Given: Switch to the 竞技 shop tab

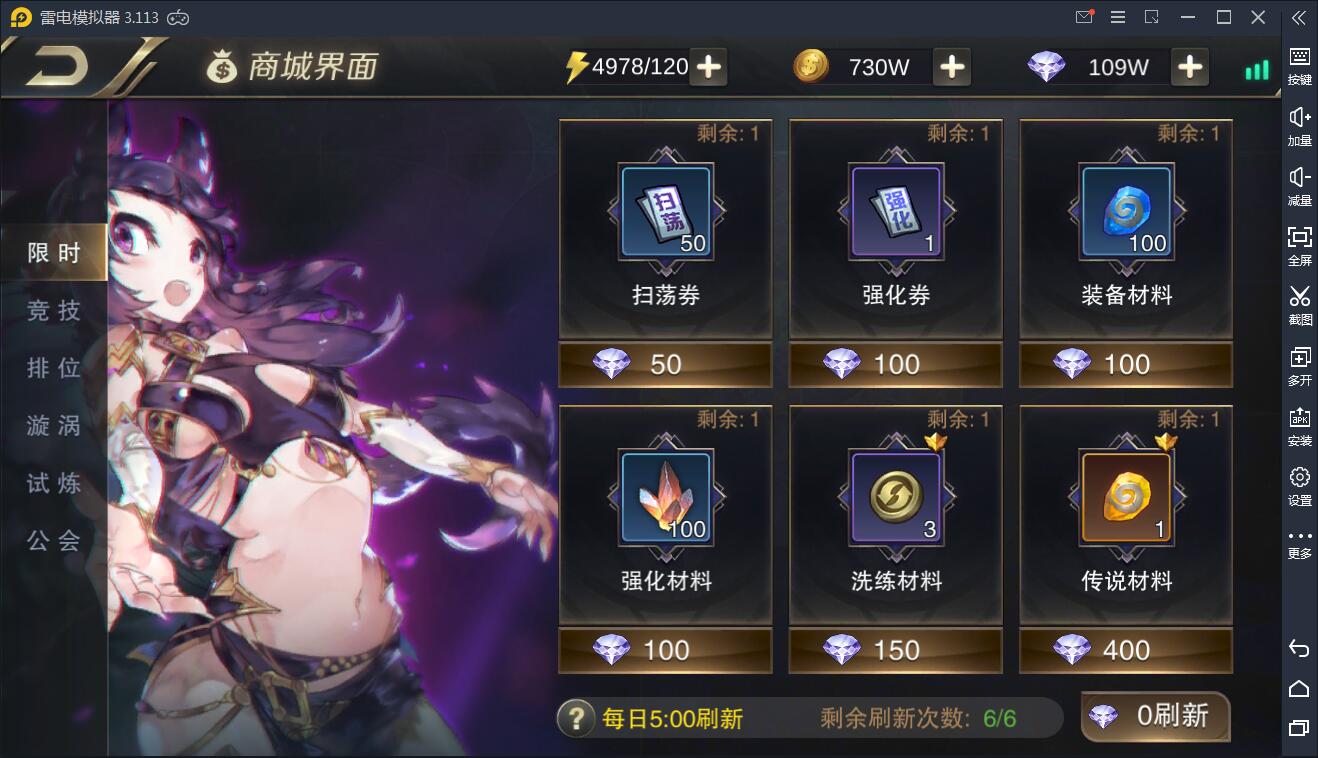Looking at the screenshot, I should pos(52,310).
